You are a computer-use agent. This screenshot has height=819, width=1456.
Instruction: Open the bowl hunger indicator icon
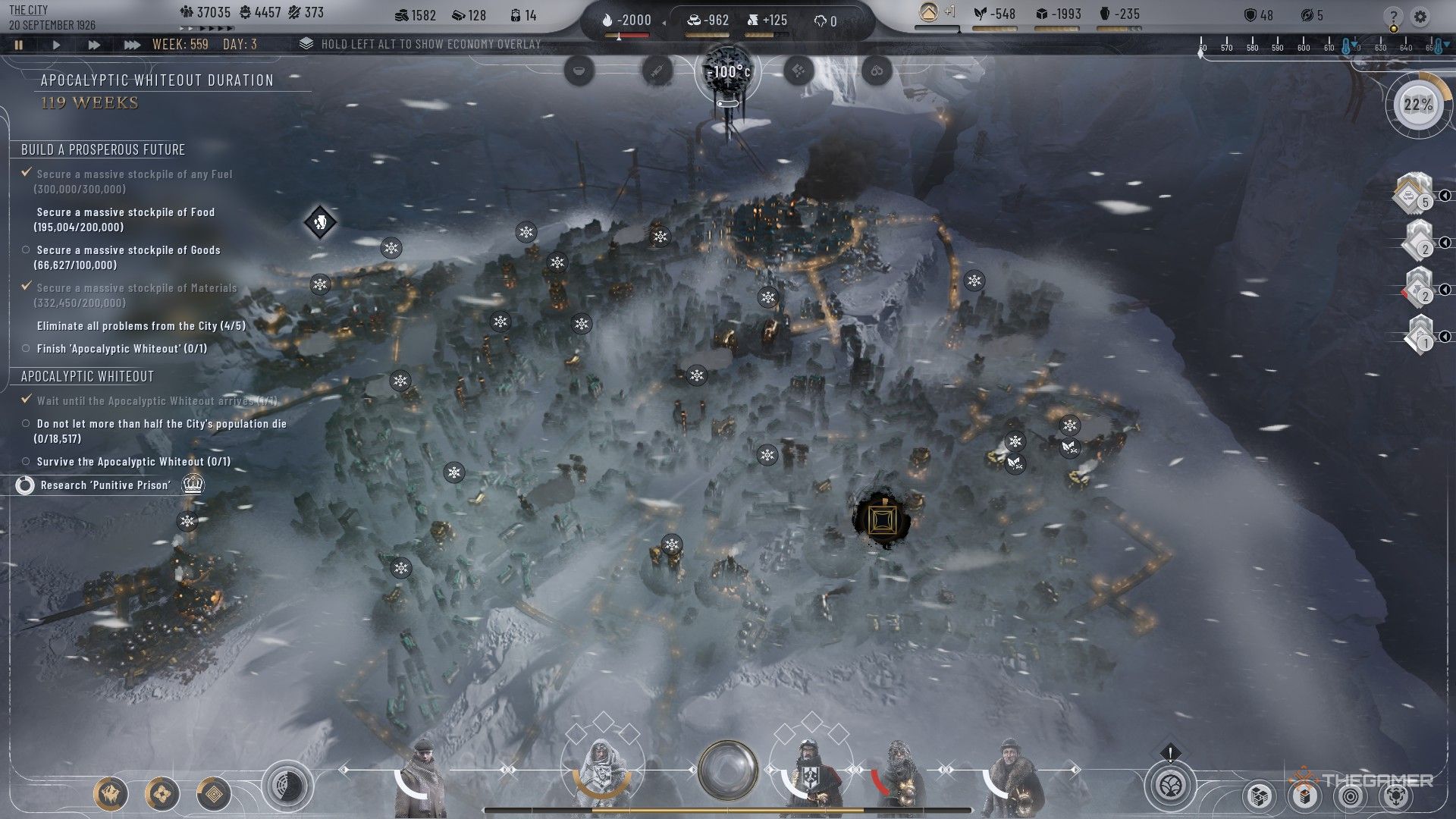click(579, 71)
